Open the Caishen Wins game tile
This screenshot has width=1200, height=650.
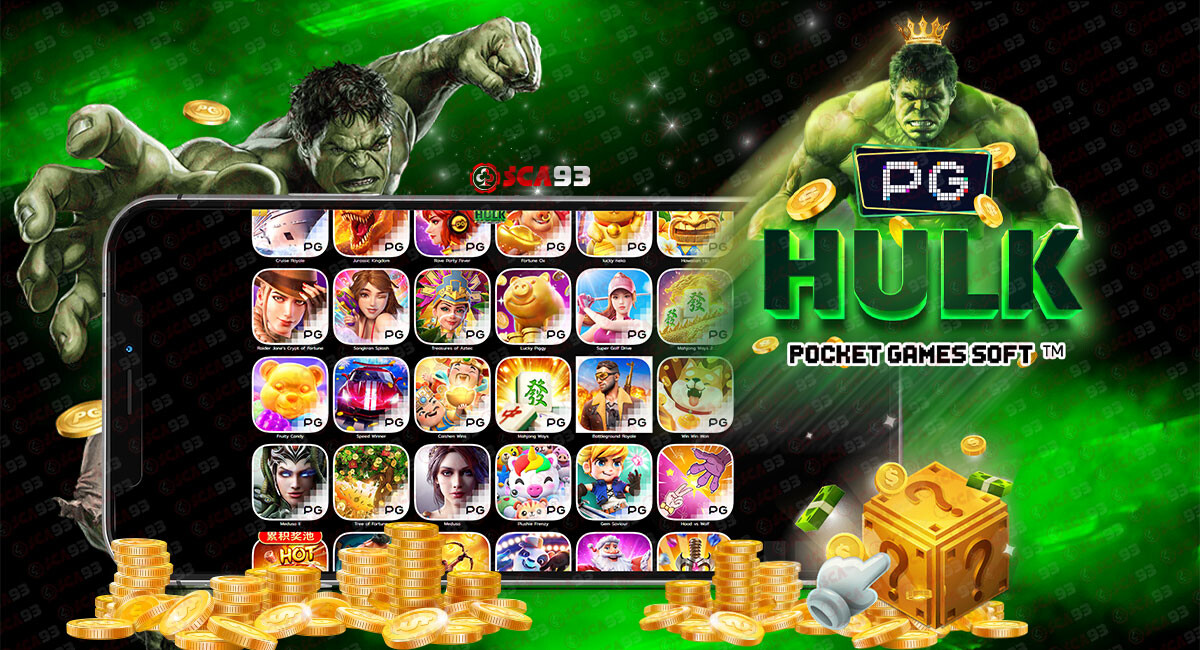[x=452, y=393]
